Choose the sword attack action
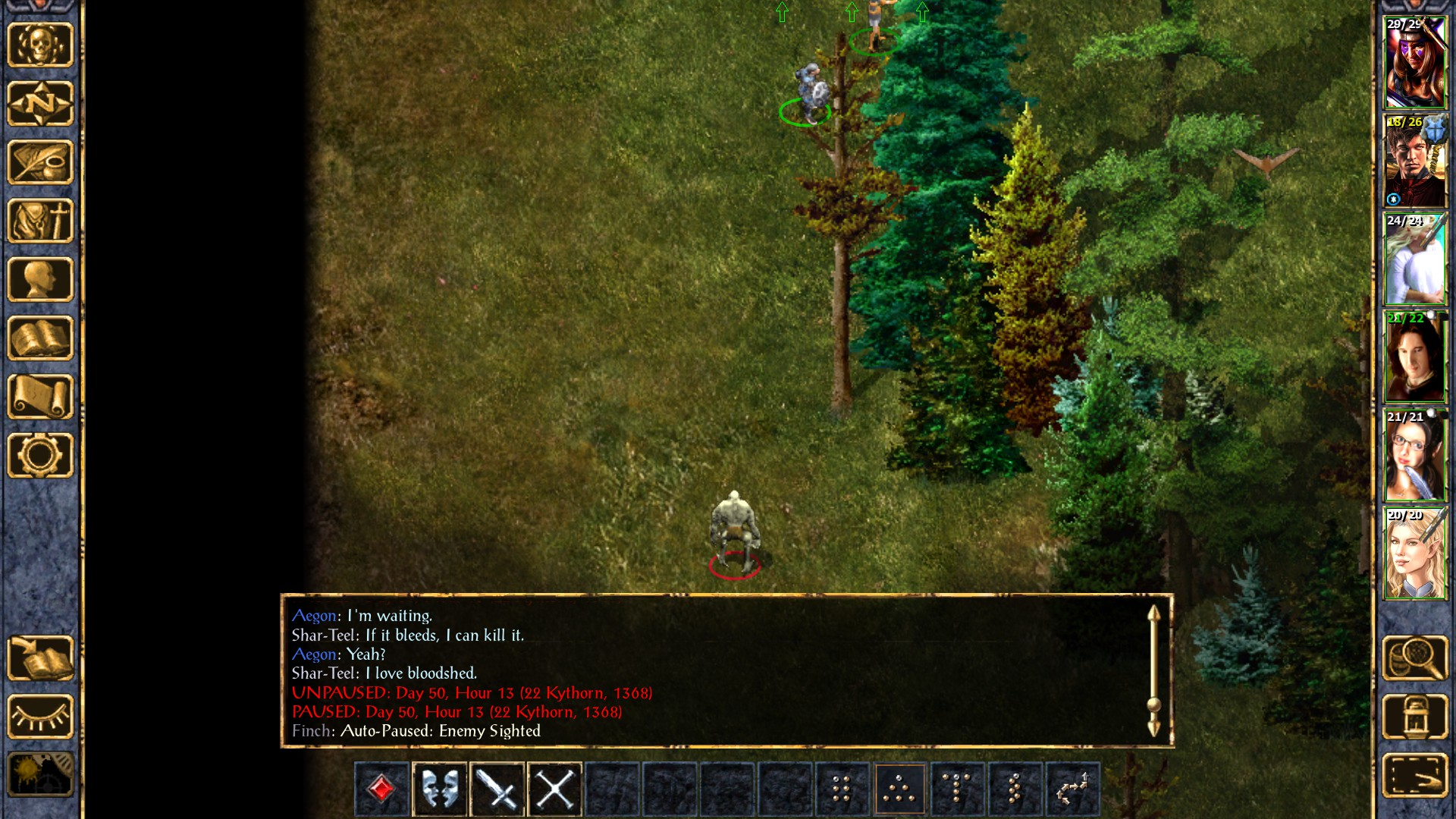This screenshot has width=1456, height=819. (497, 789)
